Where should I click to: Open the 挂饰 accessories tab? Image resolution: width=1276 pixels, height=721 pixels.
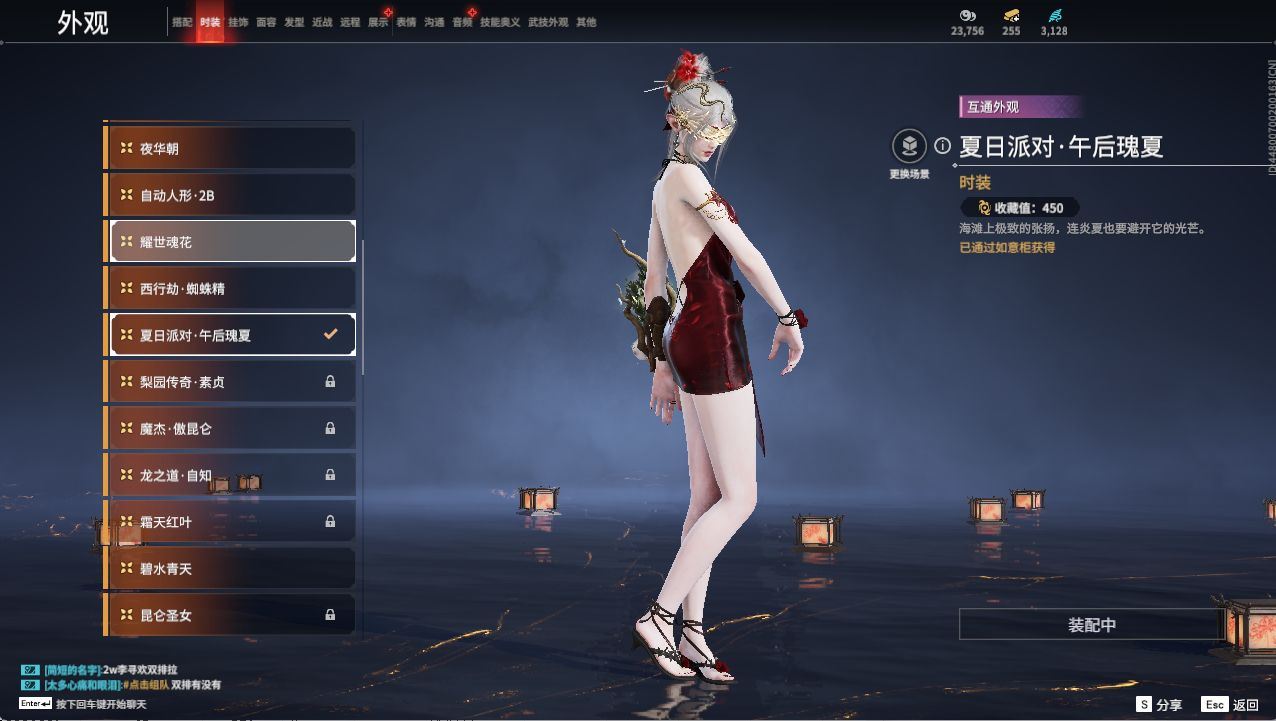(238, 22)
